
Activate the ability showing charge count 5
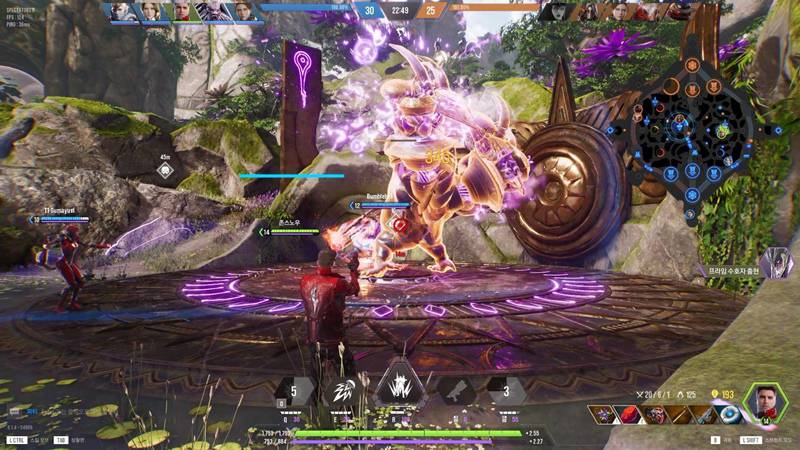pyautogui.click(x=292, y=390)
